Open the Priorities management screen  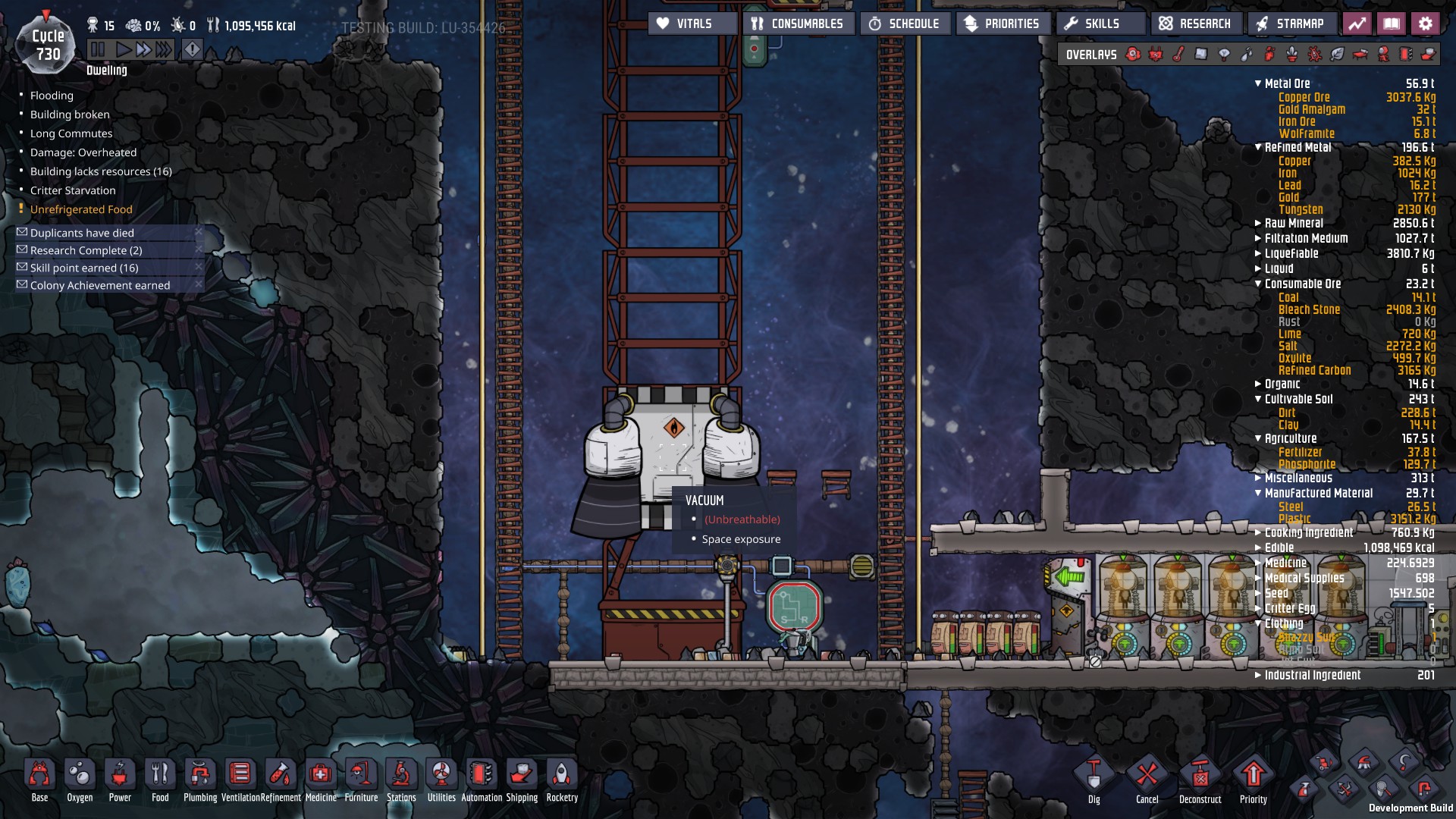point(1003,24)
